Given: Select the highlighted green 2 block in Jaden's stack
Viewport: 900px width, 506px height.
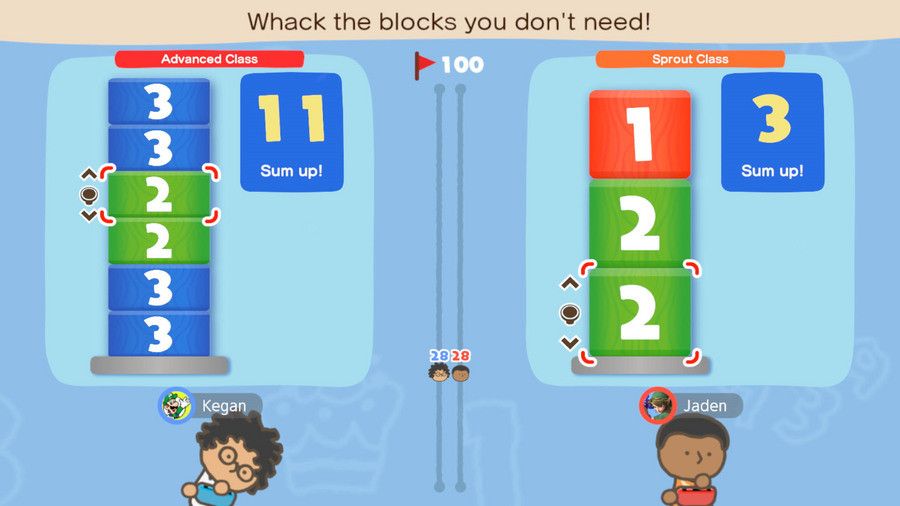Looking at the screenshot, I should click(639, 312).
